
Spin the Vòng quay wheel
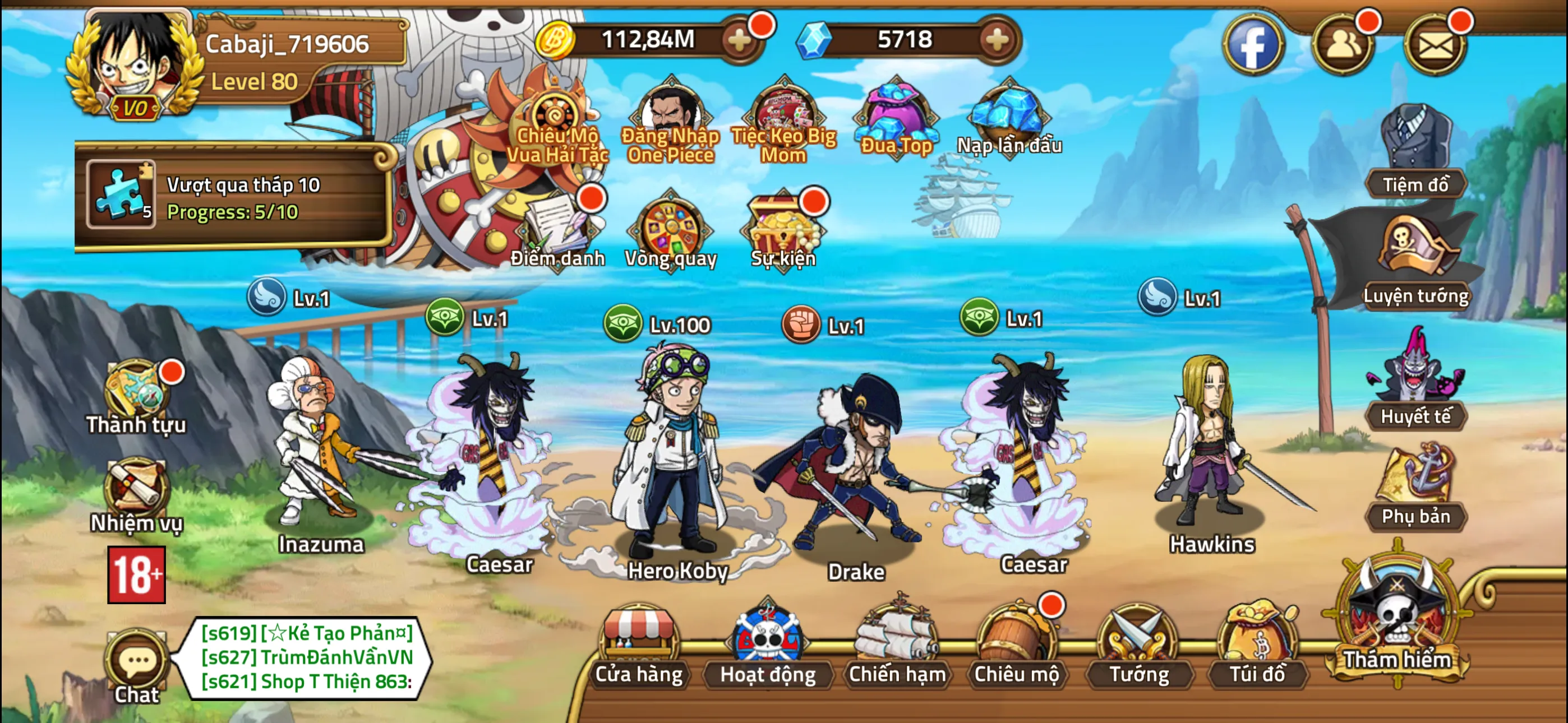tap(671, 231)
